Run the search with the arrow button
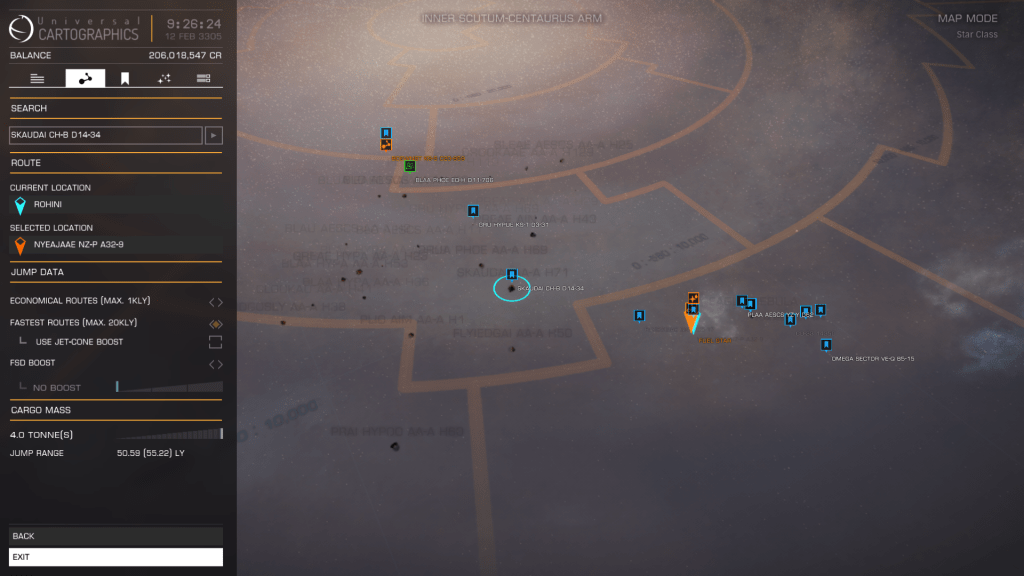This screenshot has width=1024, height=576. 214,135
